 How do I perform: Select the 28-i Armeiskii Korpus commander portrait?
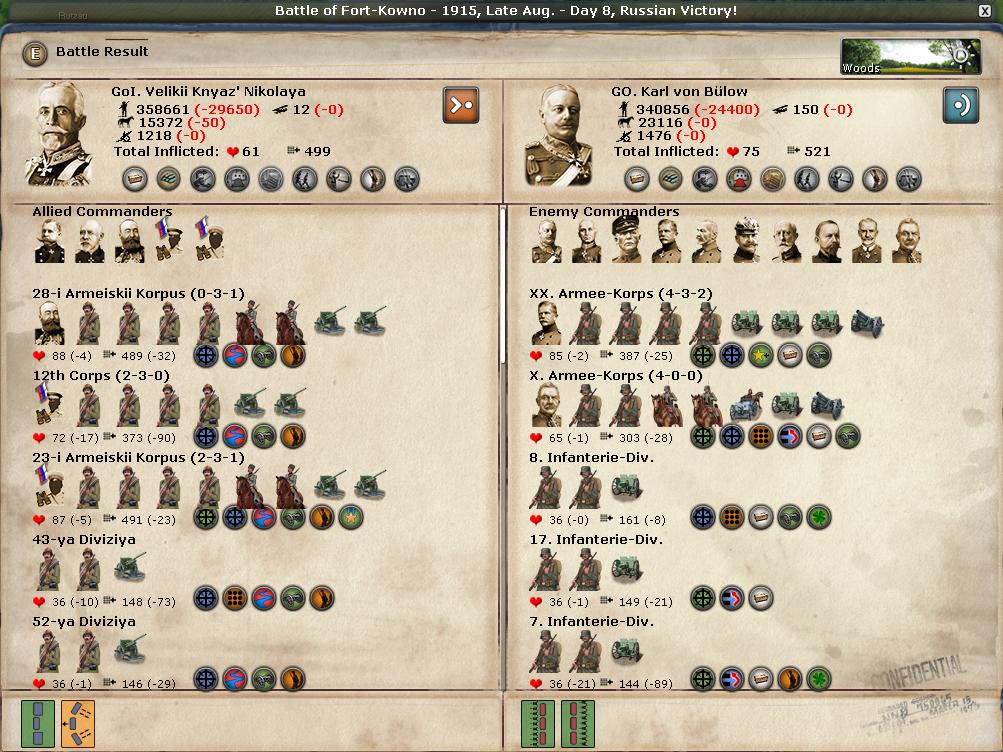50,324
